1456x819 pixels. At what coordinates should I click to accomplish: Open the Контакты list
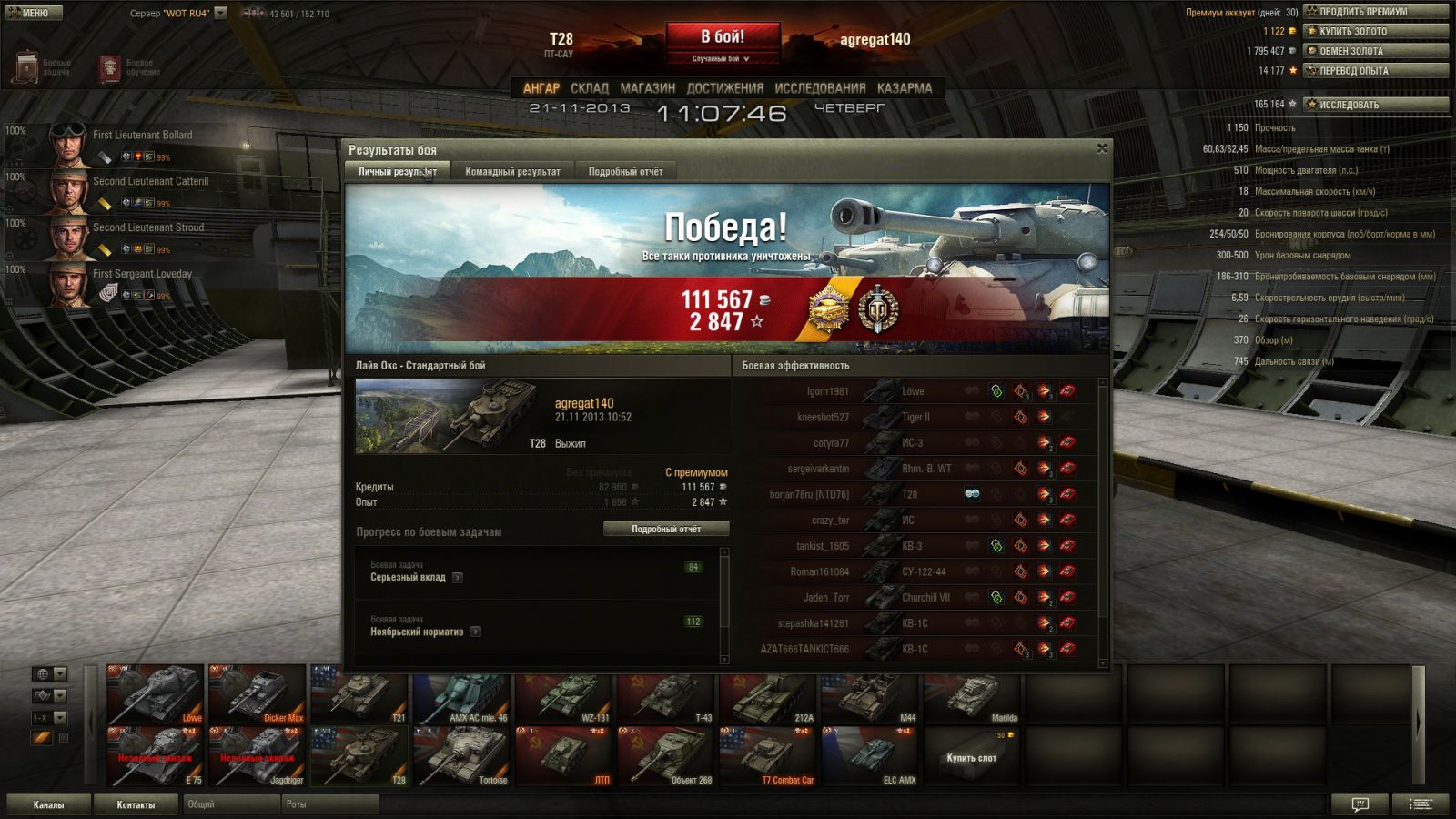[136, 804]
